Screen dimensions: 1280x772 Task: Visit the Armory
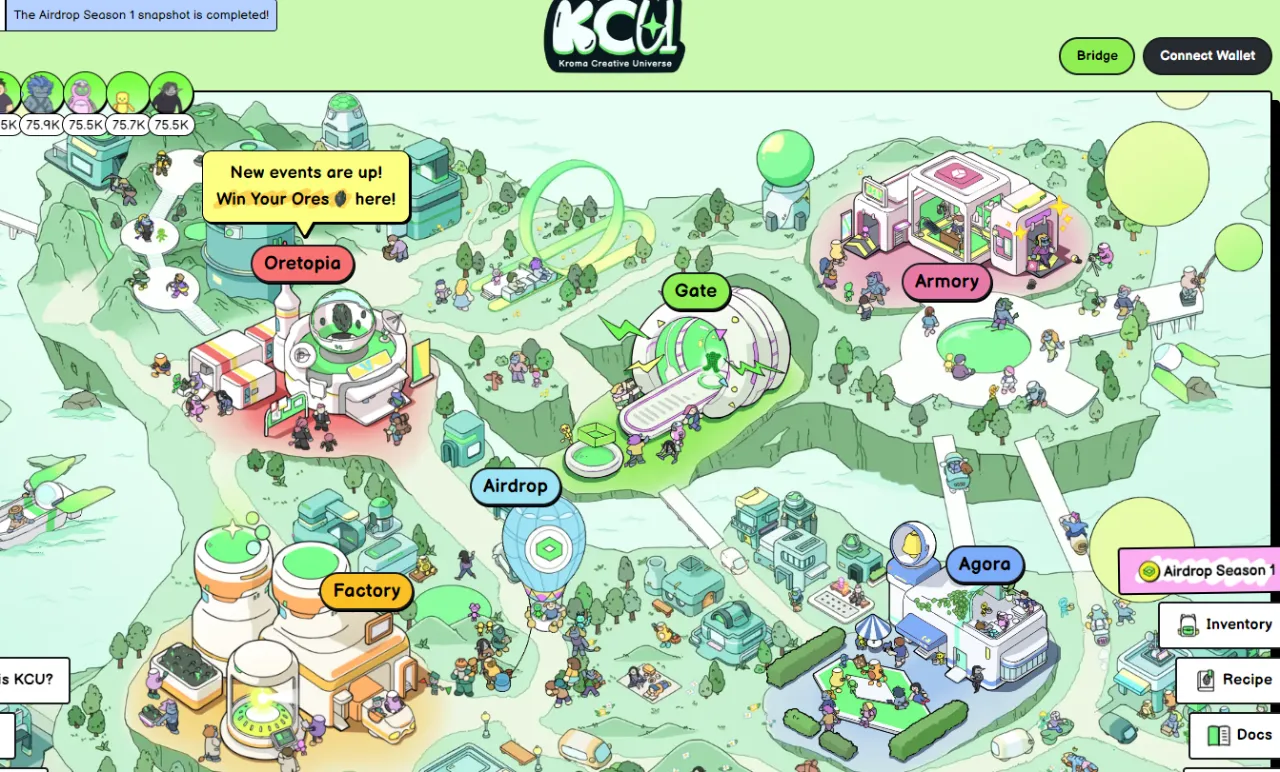pyautogui.click(x=946, y=282)
